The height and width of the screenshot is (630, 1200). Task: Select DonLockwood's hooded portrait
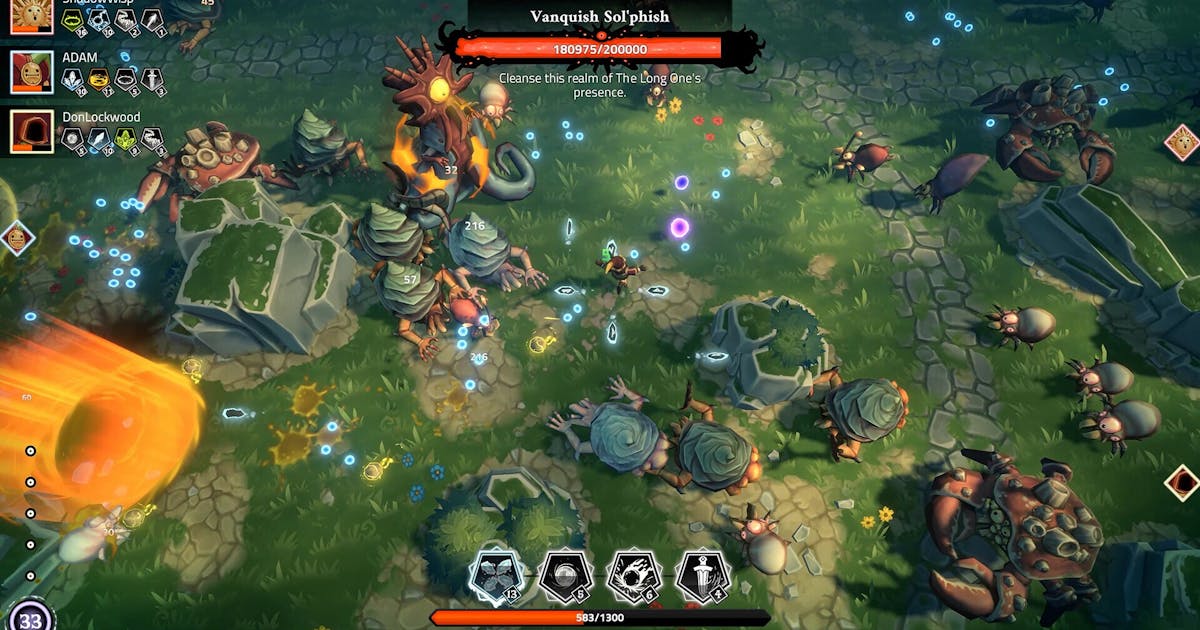31,131
